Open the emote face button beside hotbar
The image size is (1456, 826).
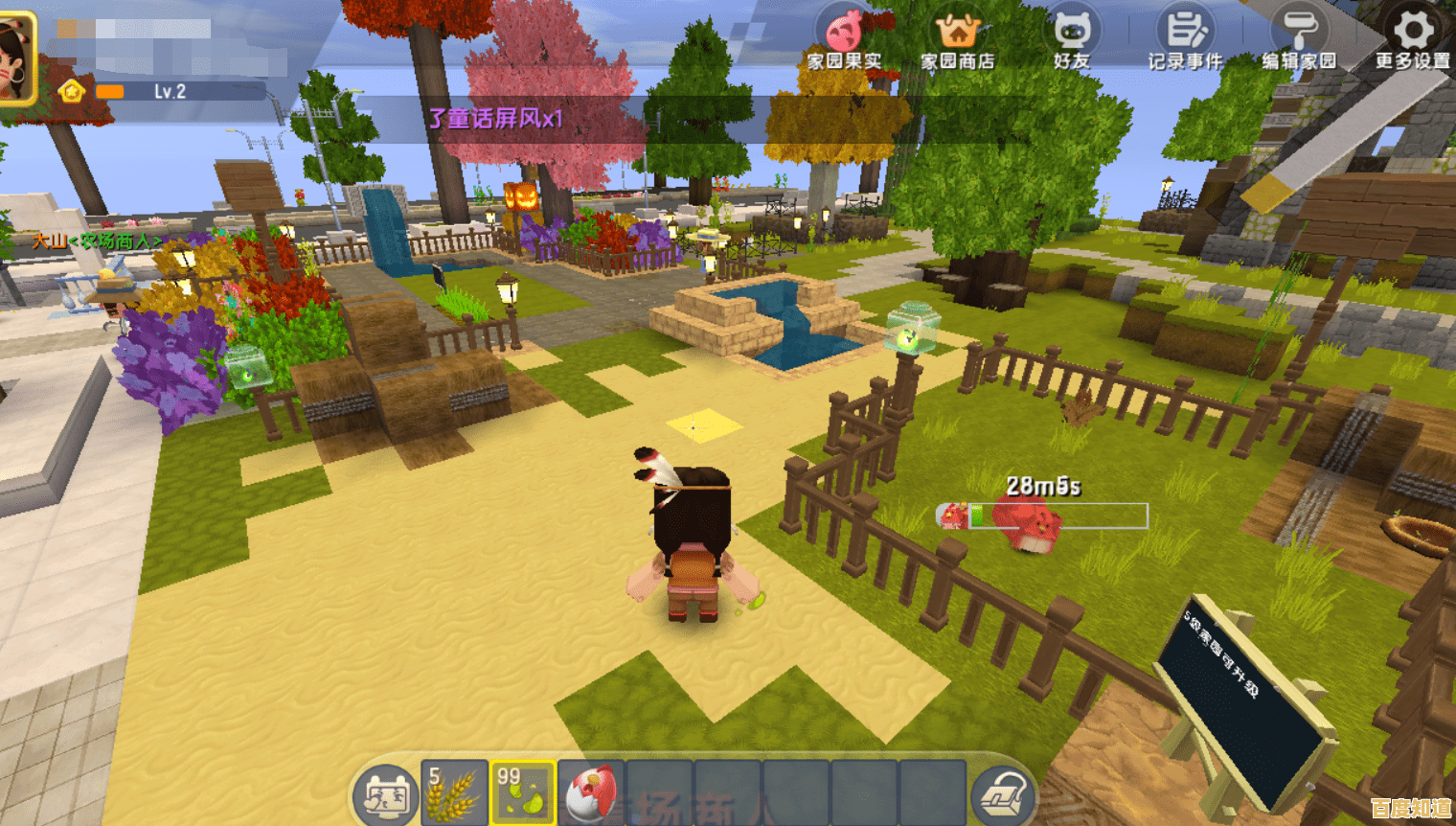[385, 796]
